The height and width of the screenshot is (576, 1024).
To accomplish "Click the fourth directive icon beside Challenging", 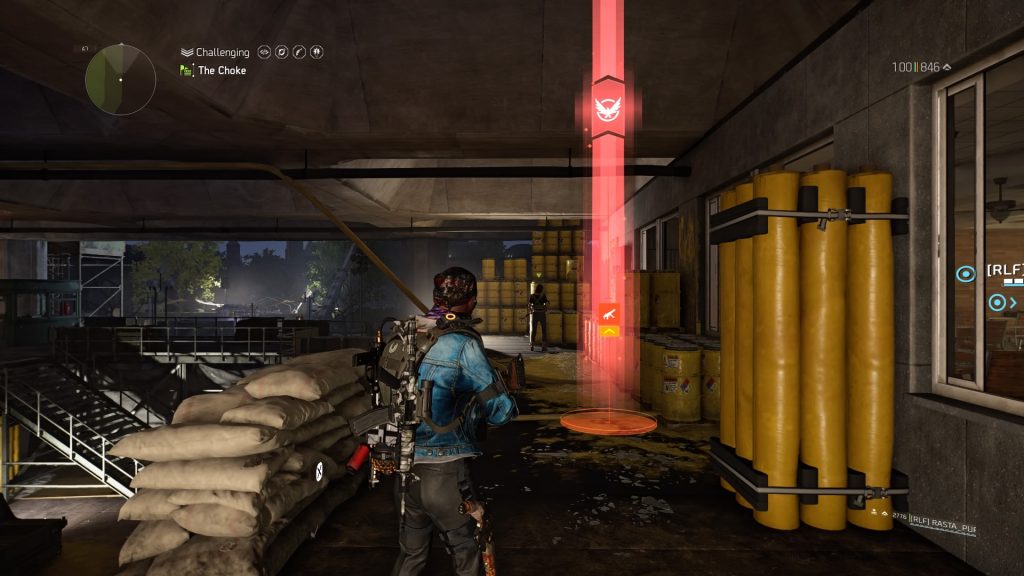I will point(316,52).
